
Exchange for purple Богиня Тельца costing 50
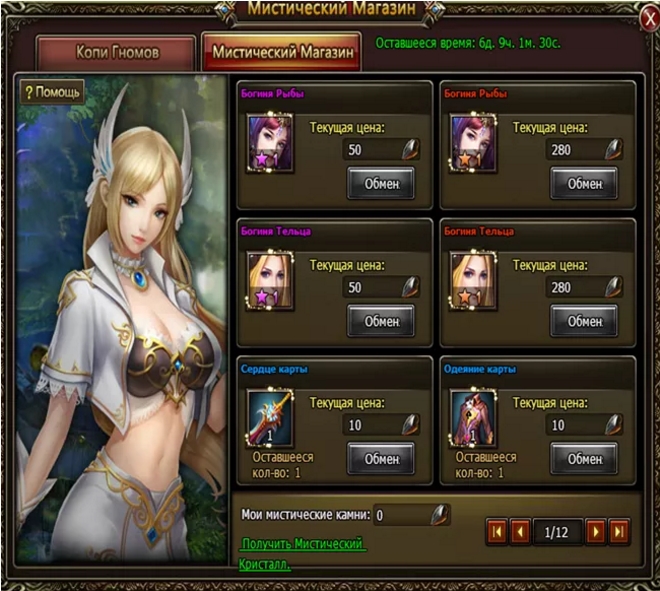(381, 321)
